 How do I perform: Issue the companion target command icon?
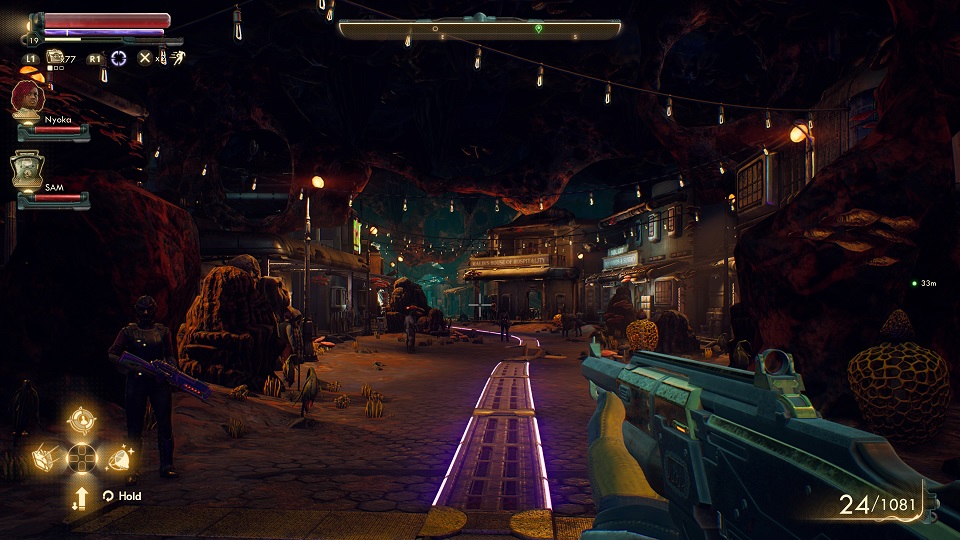(82, 420)
